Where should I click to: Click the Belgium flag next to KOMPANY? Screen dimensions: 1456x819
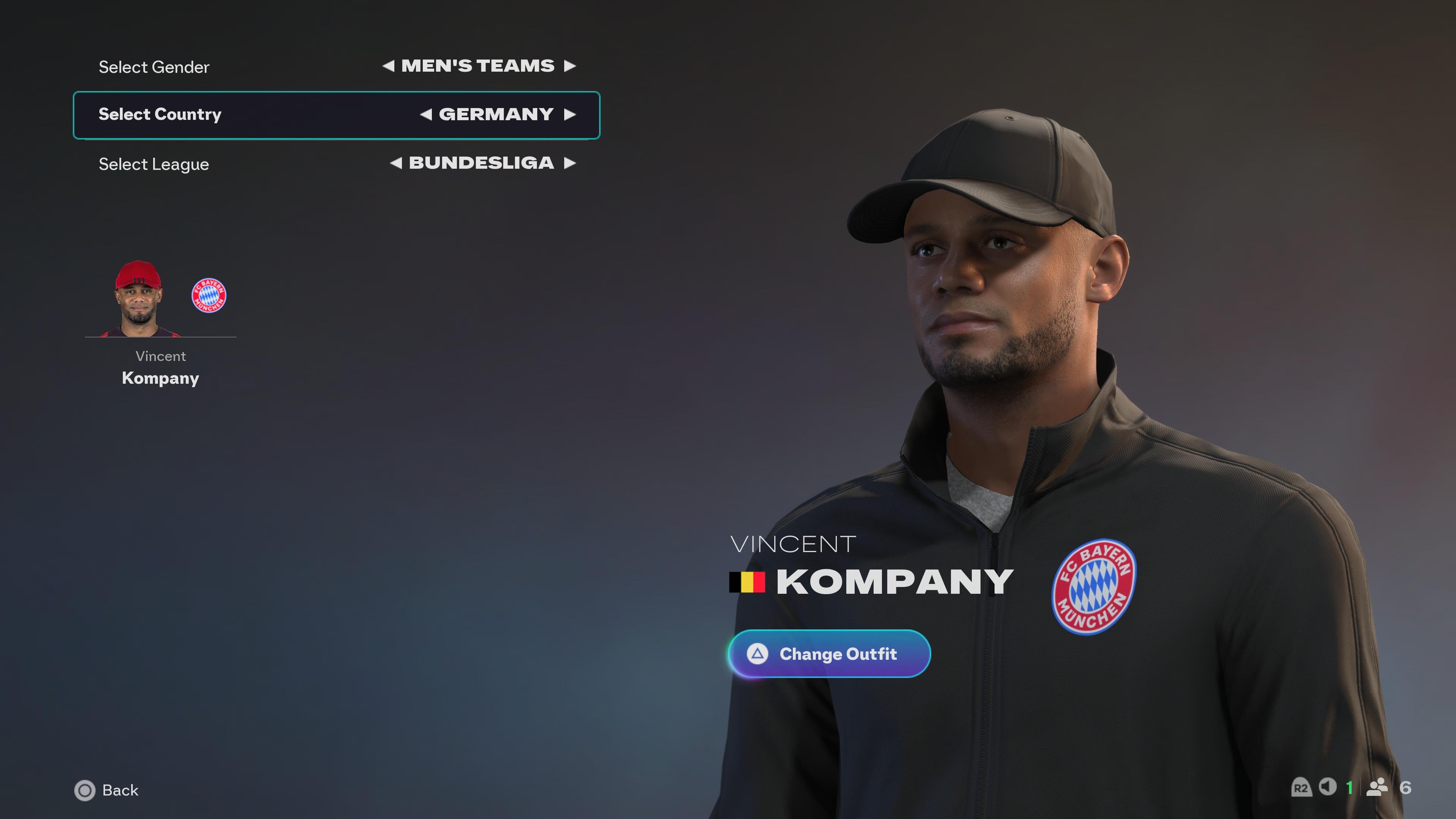[x=747, y=582]
